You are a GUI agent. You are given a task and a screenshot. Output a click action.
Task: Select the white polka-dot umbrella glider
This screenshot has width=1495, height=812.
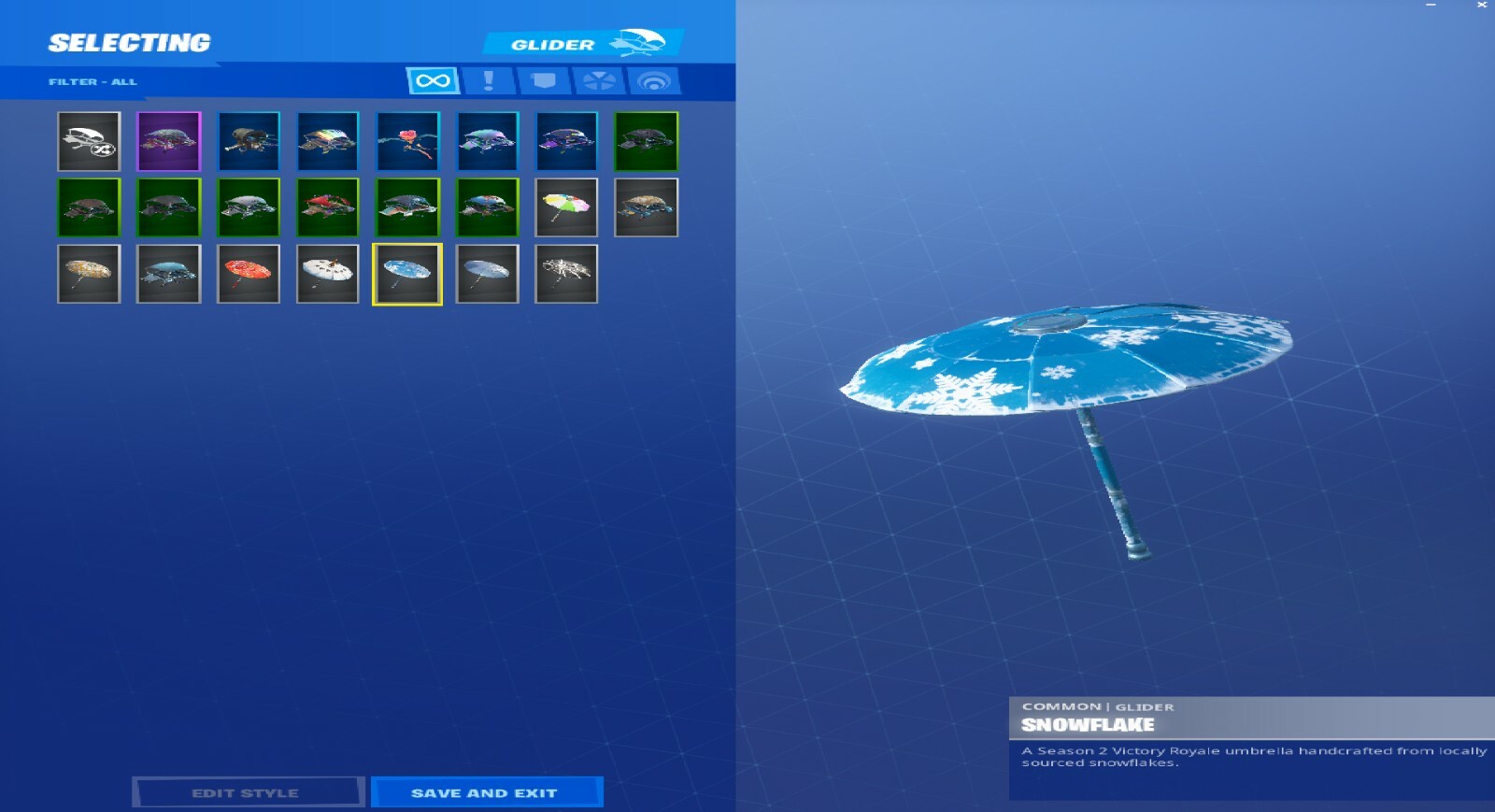tap(328, 274)
